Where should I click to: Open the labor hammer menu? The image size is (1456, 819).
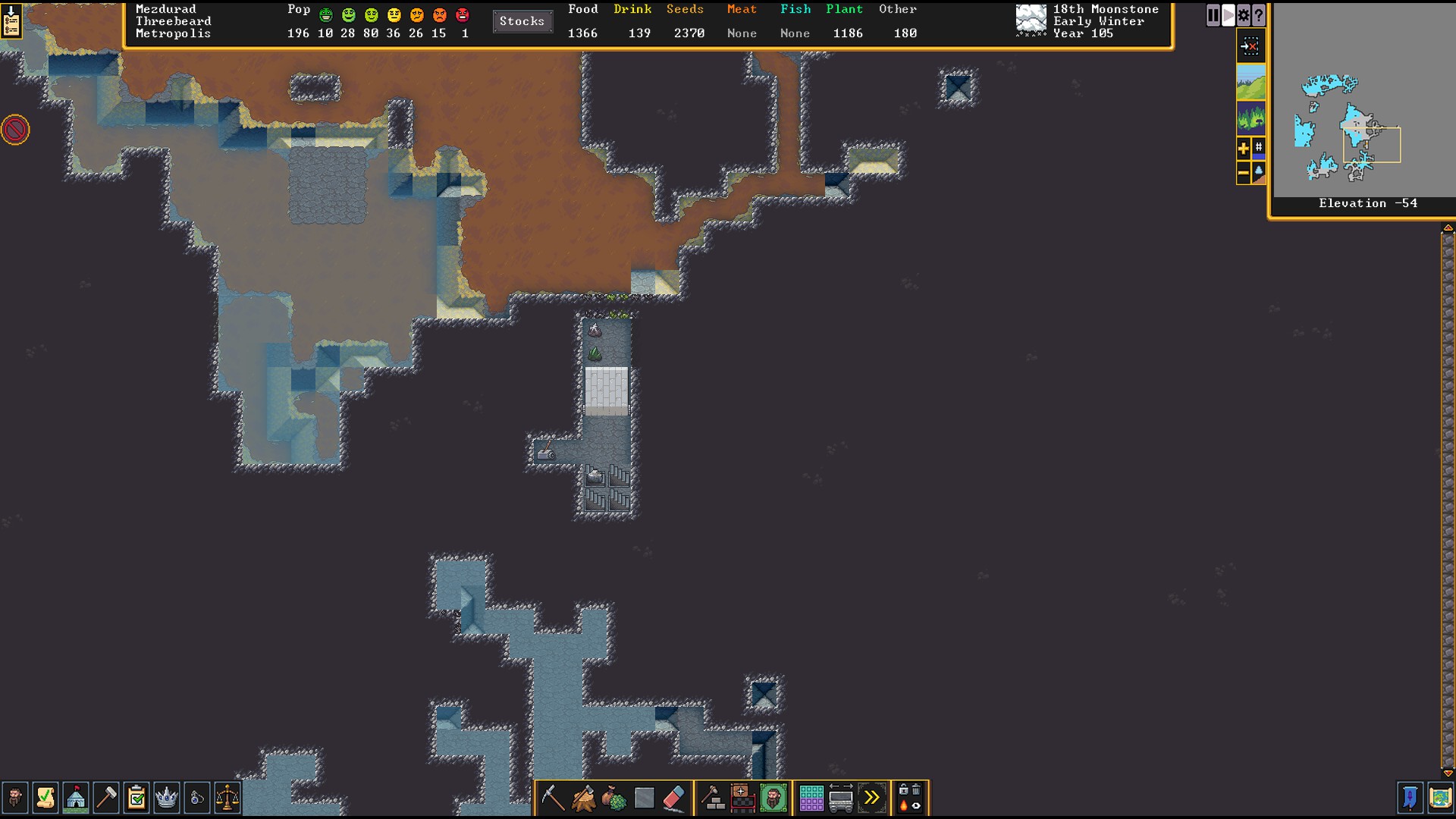tap(106, 798)
